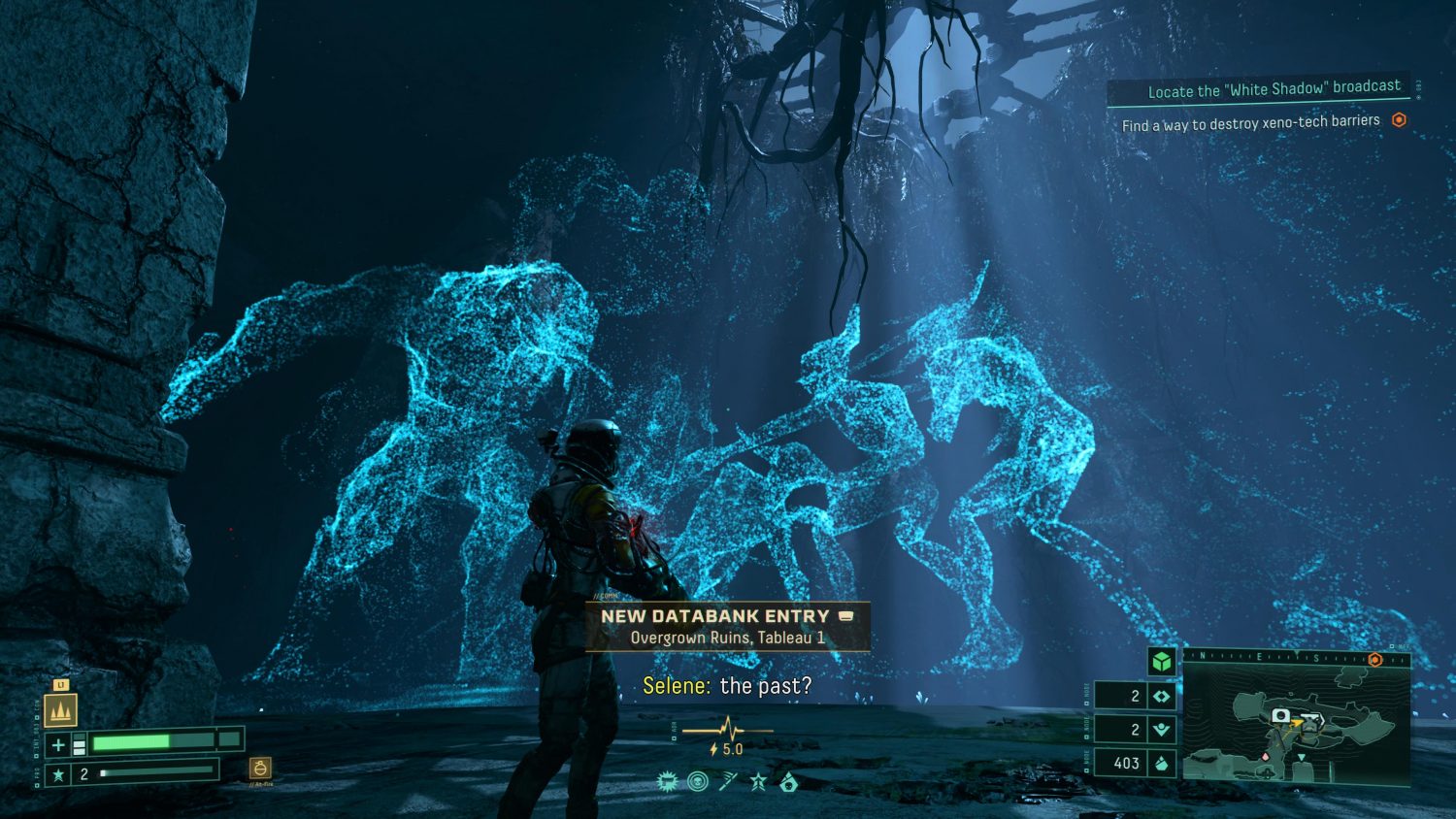Use the grenade consumable slot

pyautogui.click(x=259, y=769)
